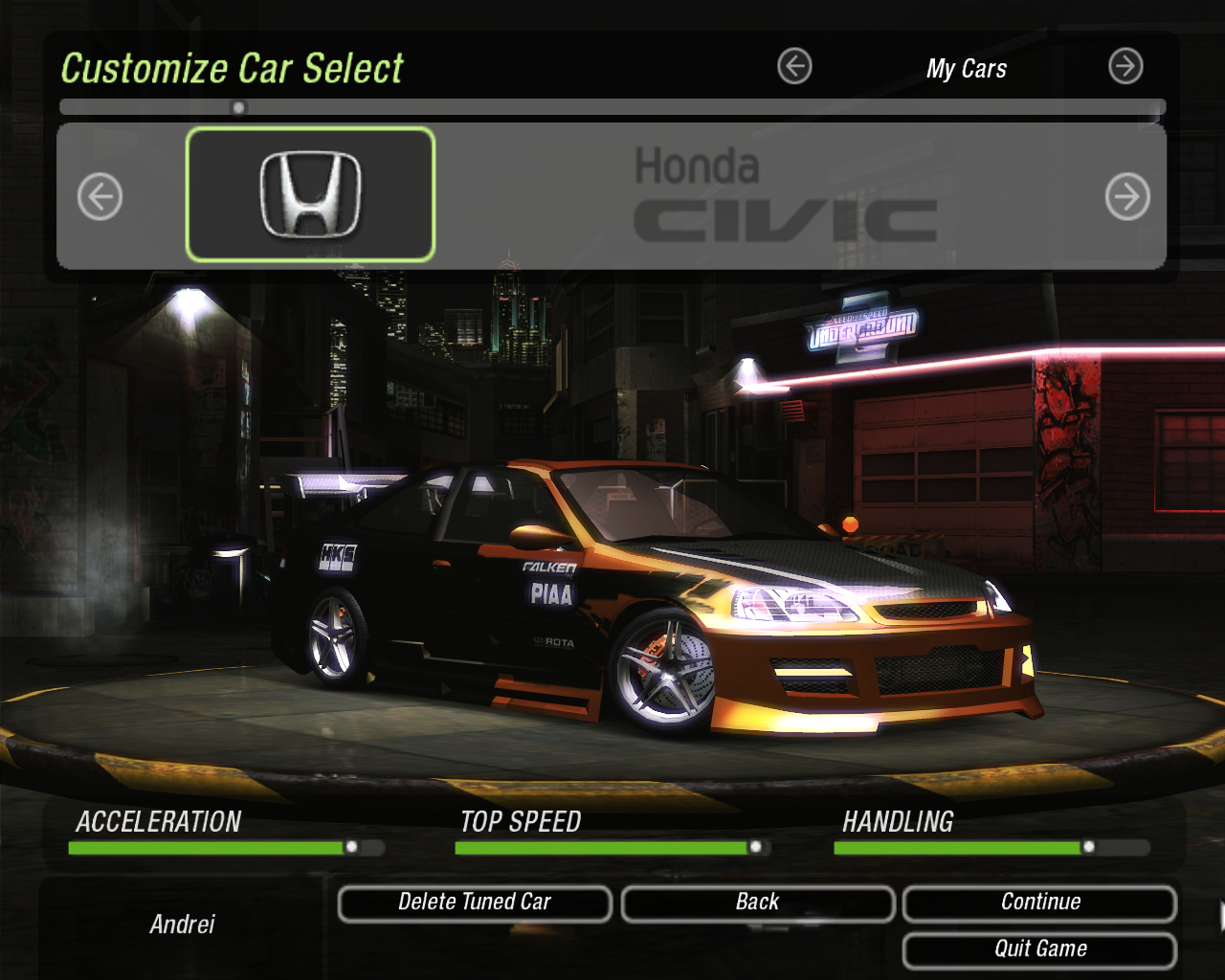
Task: Switch to next car category after My Cars
Action: (1125, 67)
